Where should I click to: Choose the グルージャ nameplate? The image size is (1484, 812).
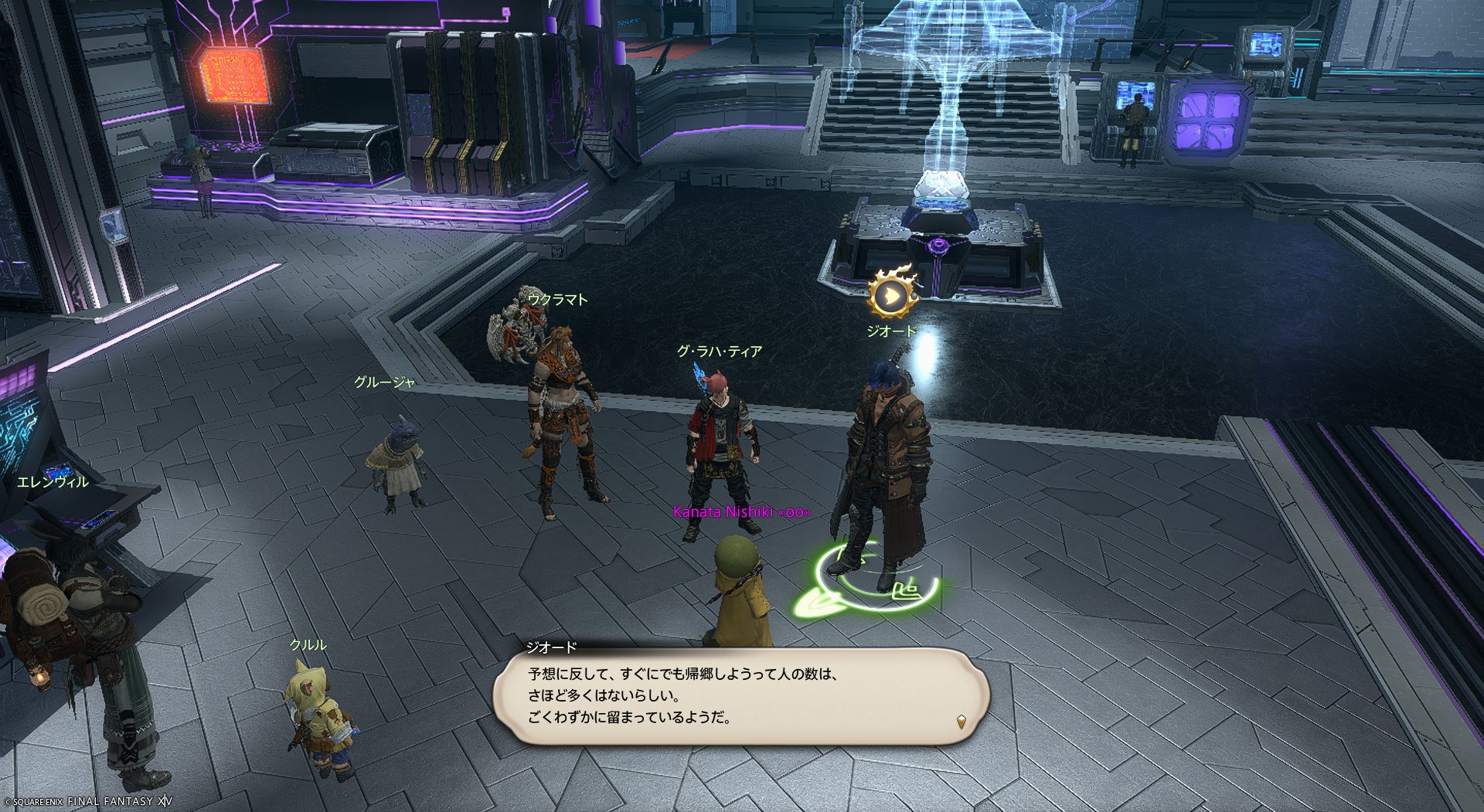click(x=384, y=382)
